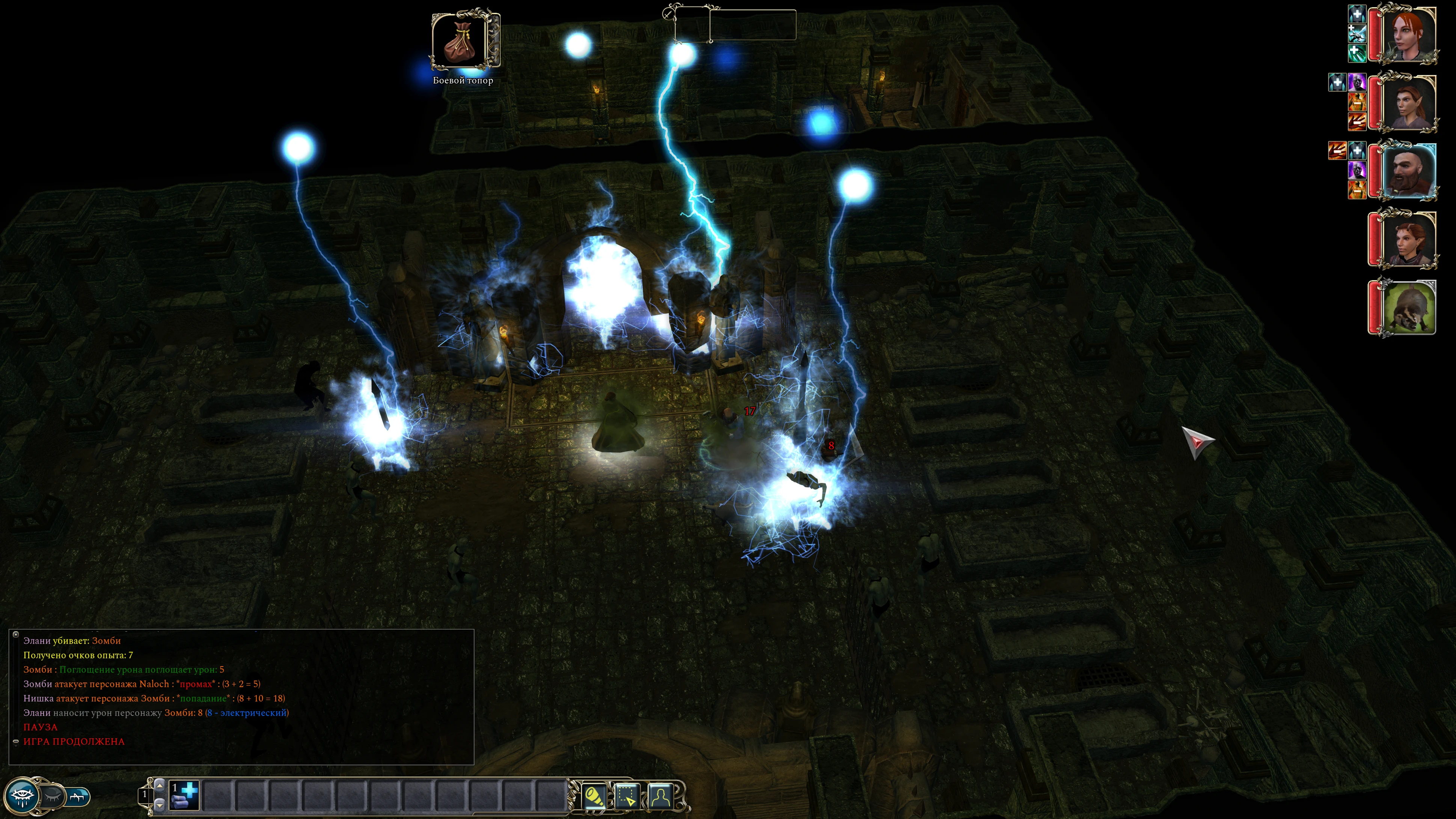
Task: Click the purple face effect icon beside the elf
Action: click(1357, 83)
